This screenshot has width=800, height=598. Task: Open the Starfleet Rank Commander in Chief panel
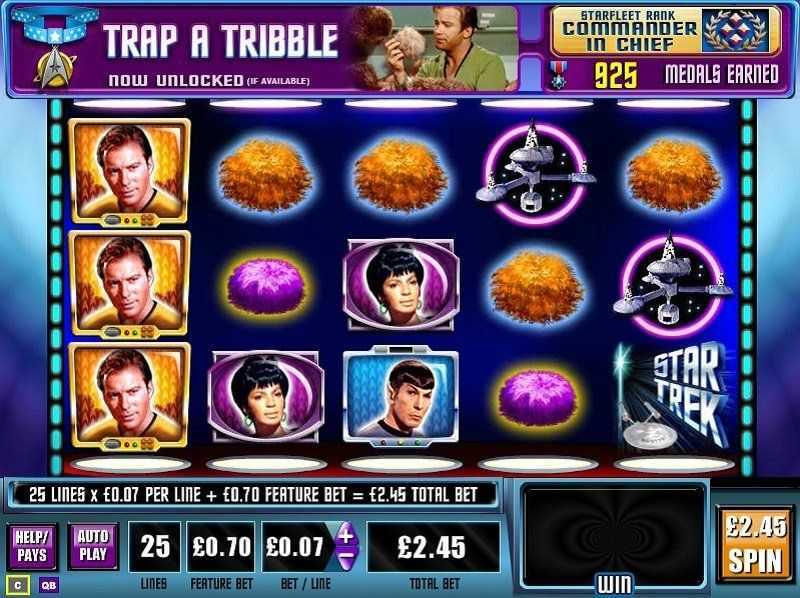pyautogui.click(x=664, y=31)
